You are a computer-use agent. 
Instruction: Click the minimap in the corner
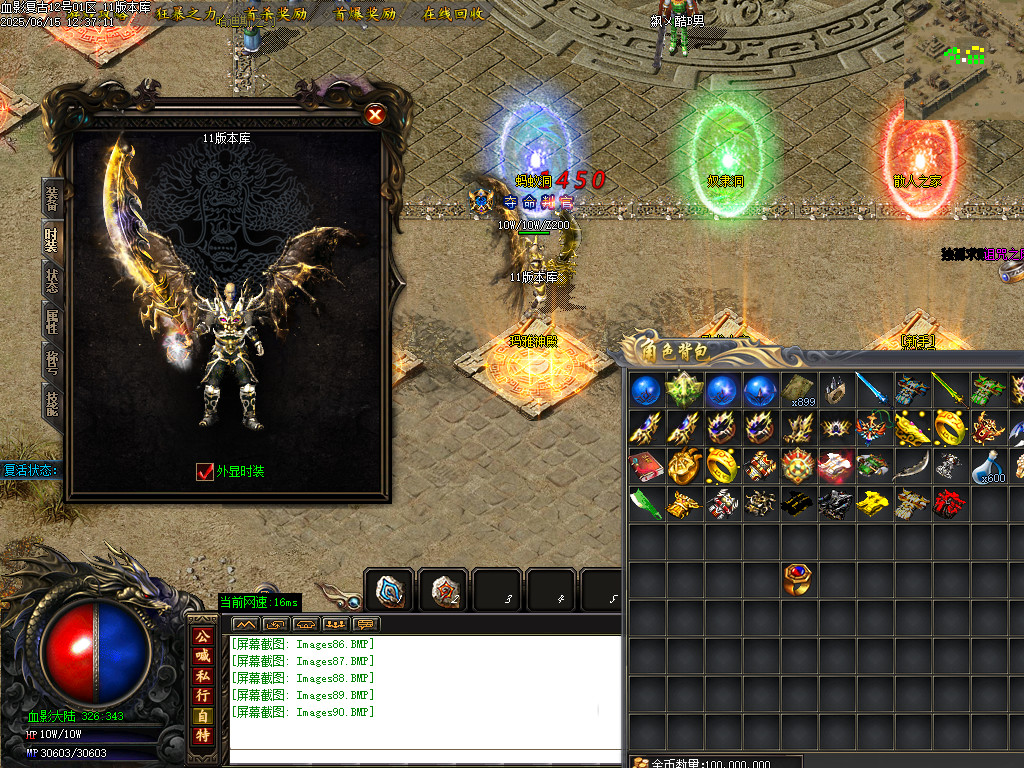(964, 59)
